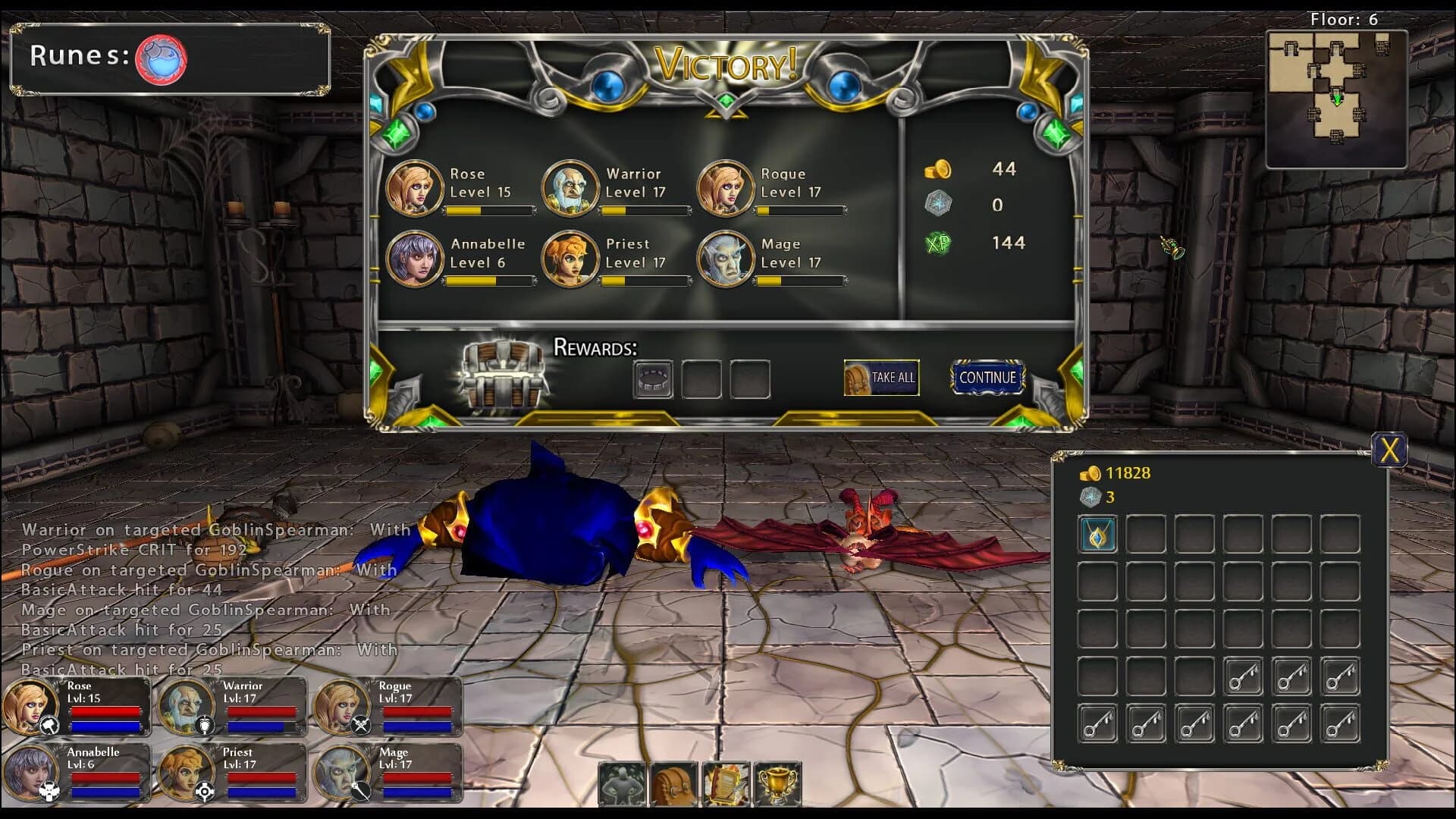Click the Mage's wand icon on his portrait
The height and width of the screenshot is (819, 1456).
click(360, 789)
